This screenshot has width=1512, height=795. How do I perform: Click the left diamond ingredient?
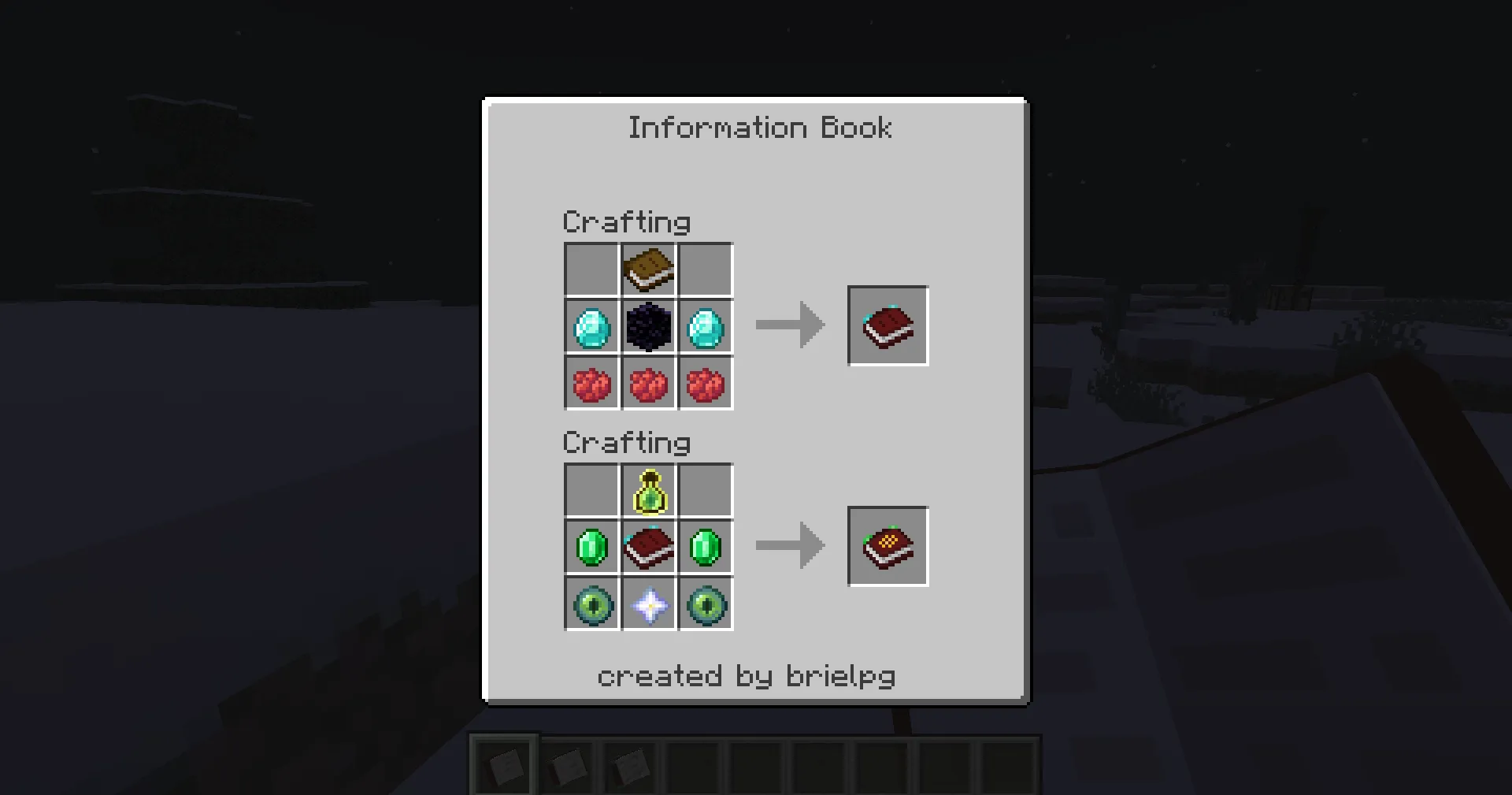click(591, 326)
